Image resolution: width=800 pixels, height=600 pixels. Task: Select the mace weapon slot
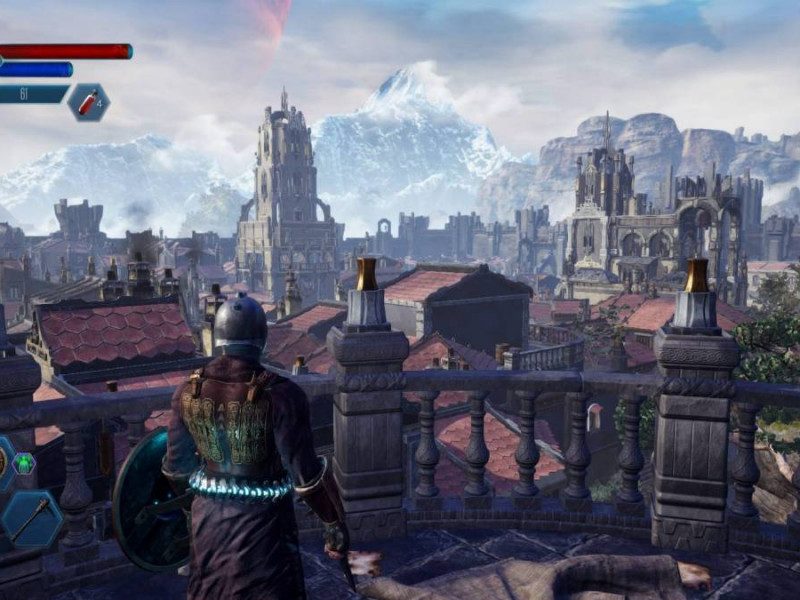pos(32,518)
